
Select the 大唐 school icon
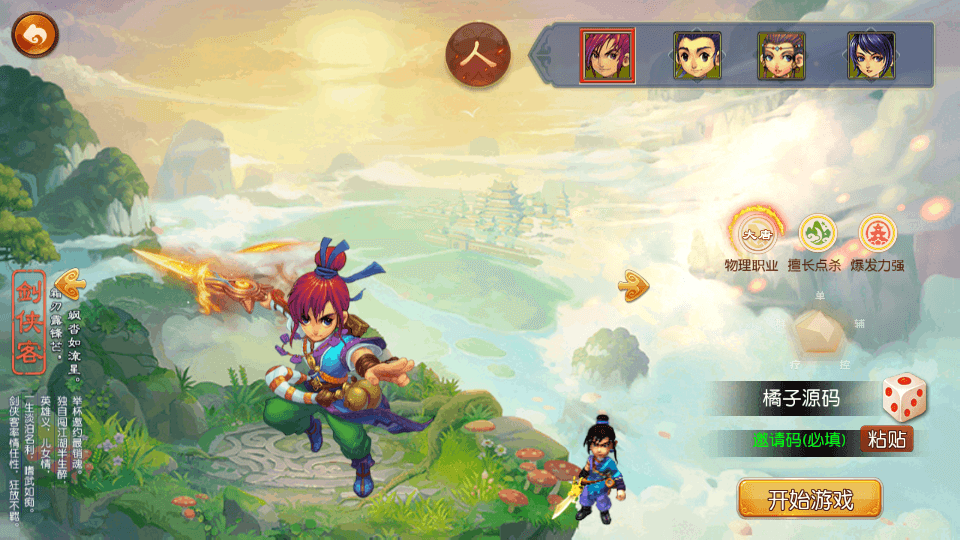click(751, 235)
